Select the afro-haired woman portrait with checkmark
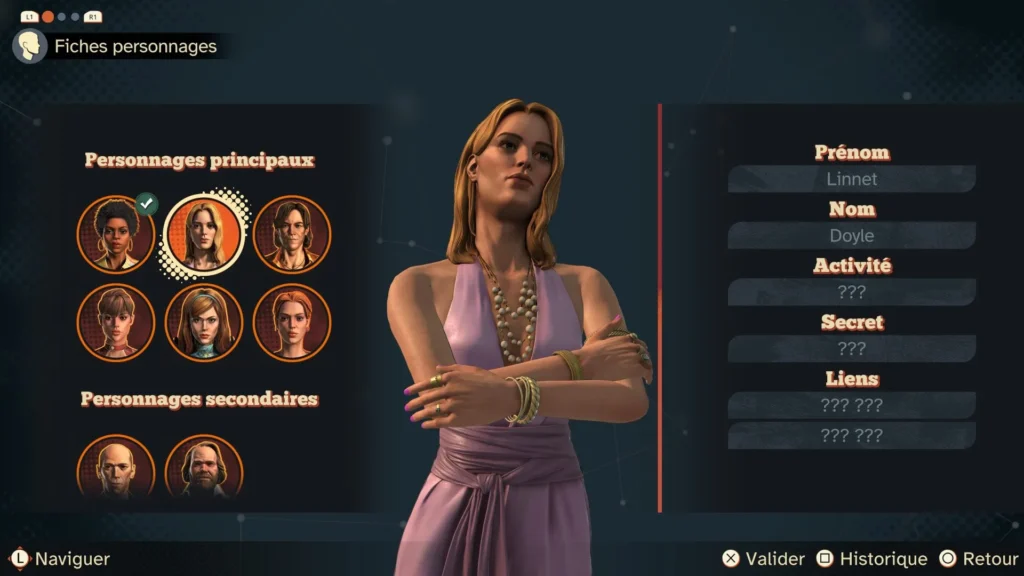The height and width of the screenshot is (576, 1024). point(116,234)
